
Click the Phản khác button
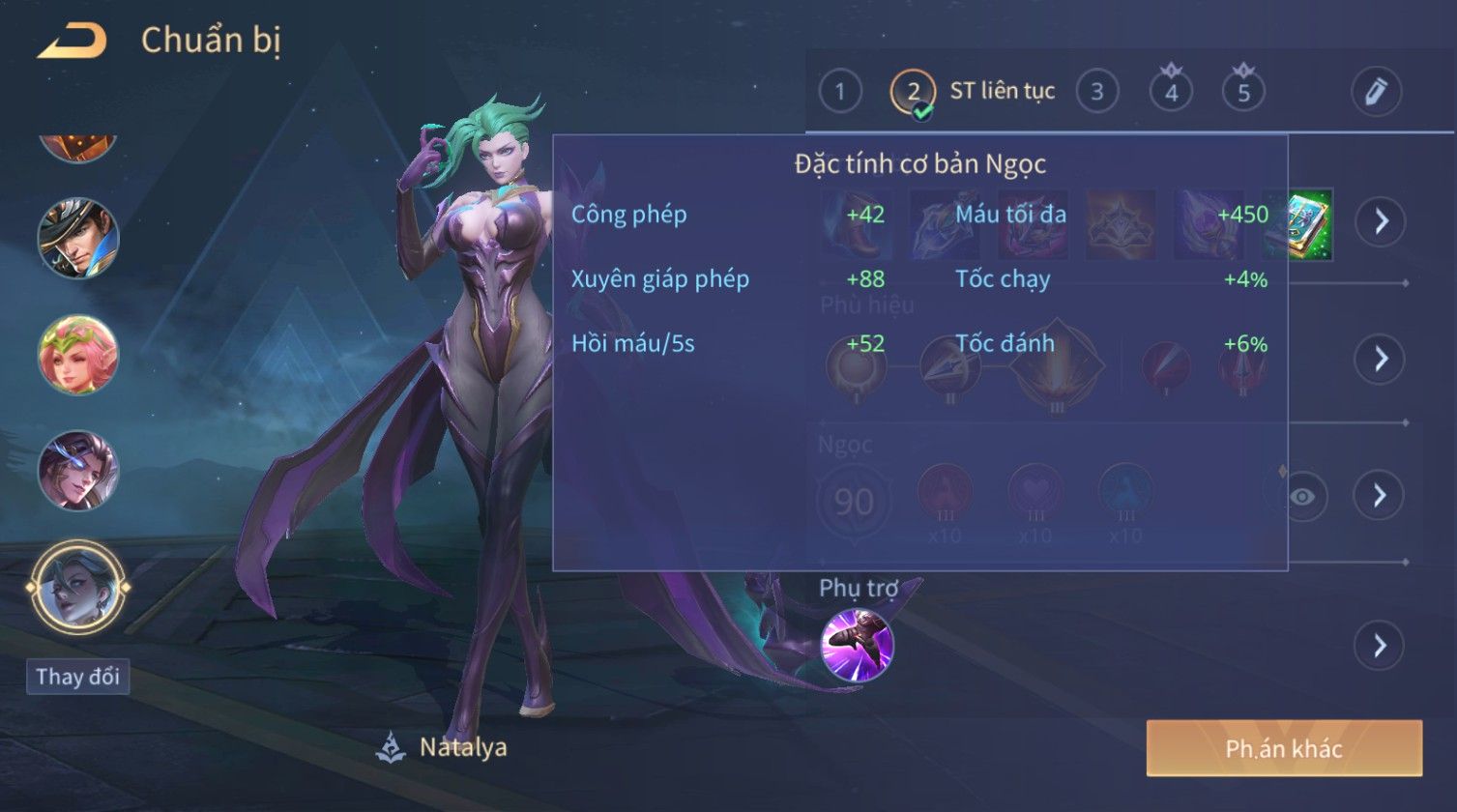pos(1284,748)
